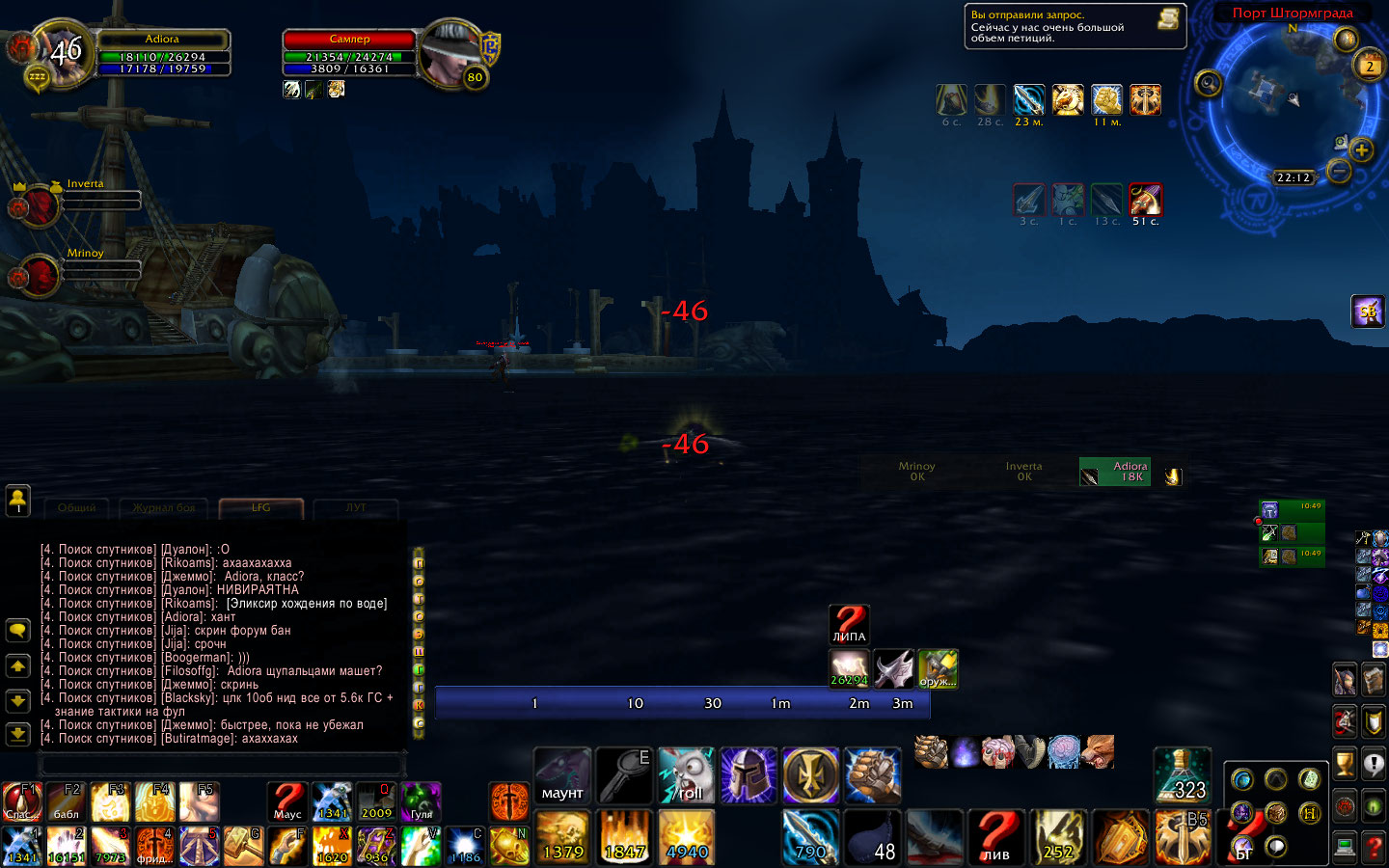Use the action button labeled маунт

click(x=562, y=776)
